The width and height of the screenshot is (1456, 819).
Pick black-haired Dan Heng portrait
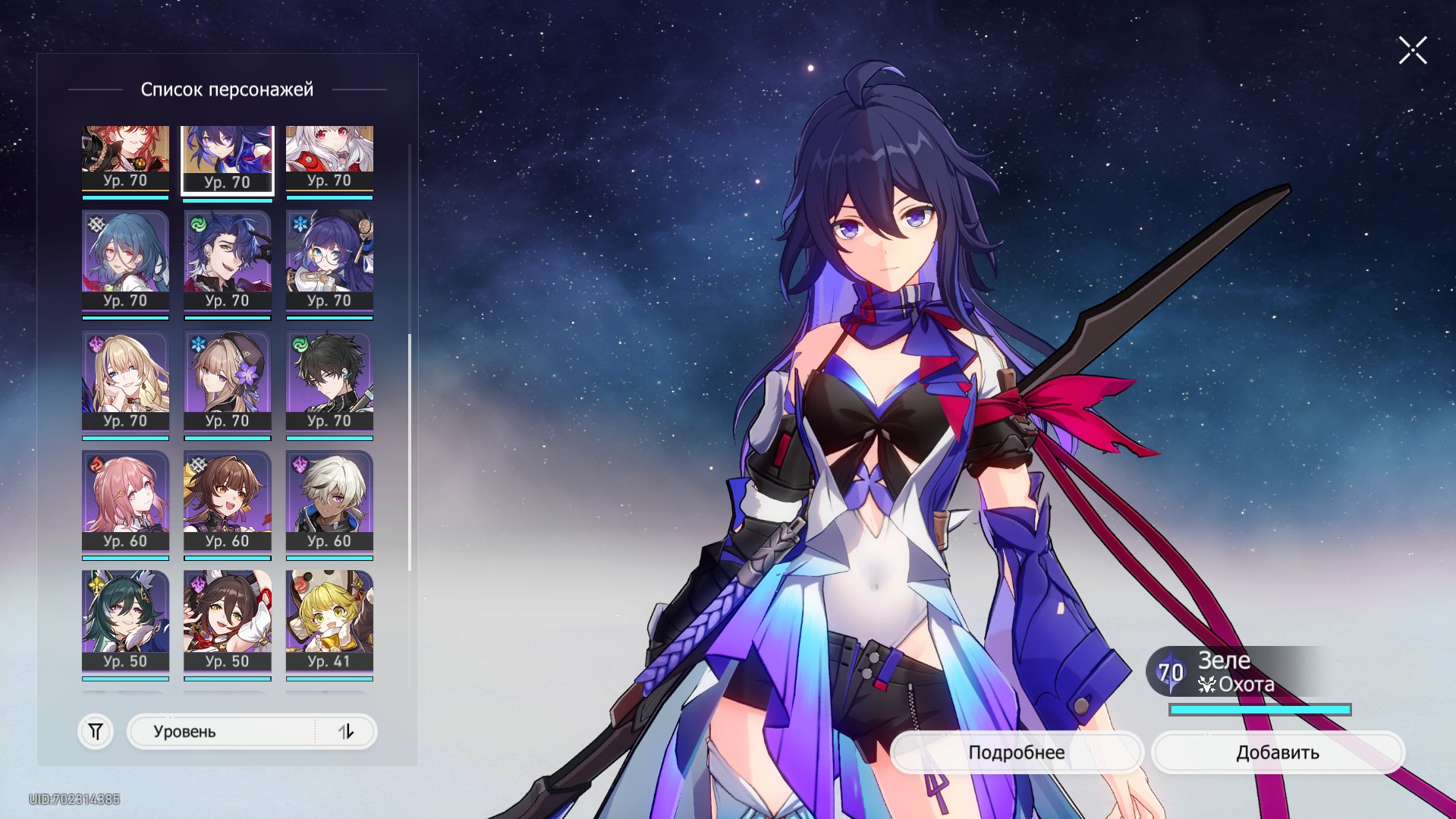[329, 381]
